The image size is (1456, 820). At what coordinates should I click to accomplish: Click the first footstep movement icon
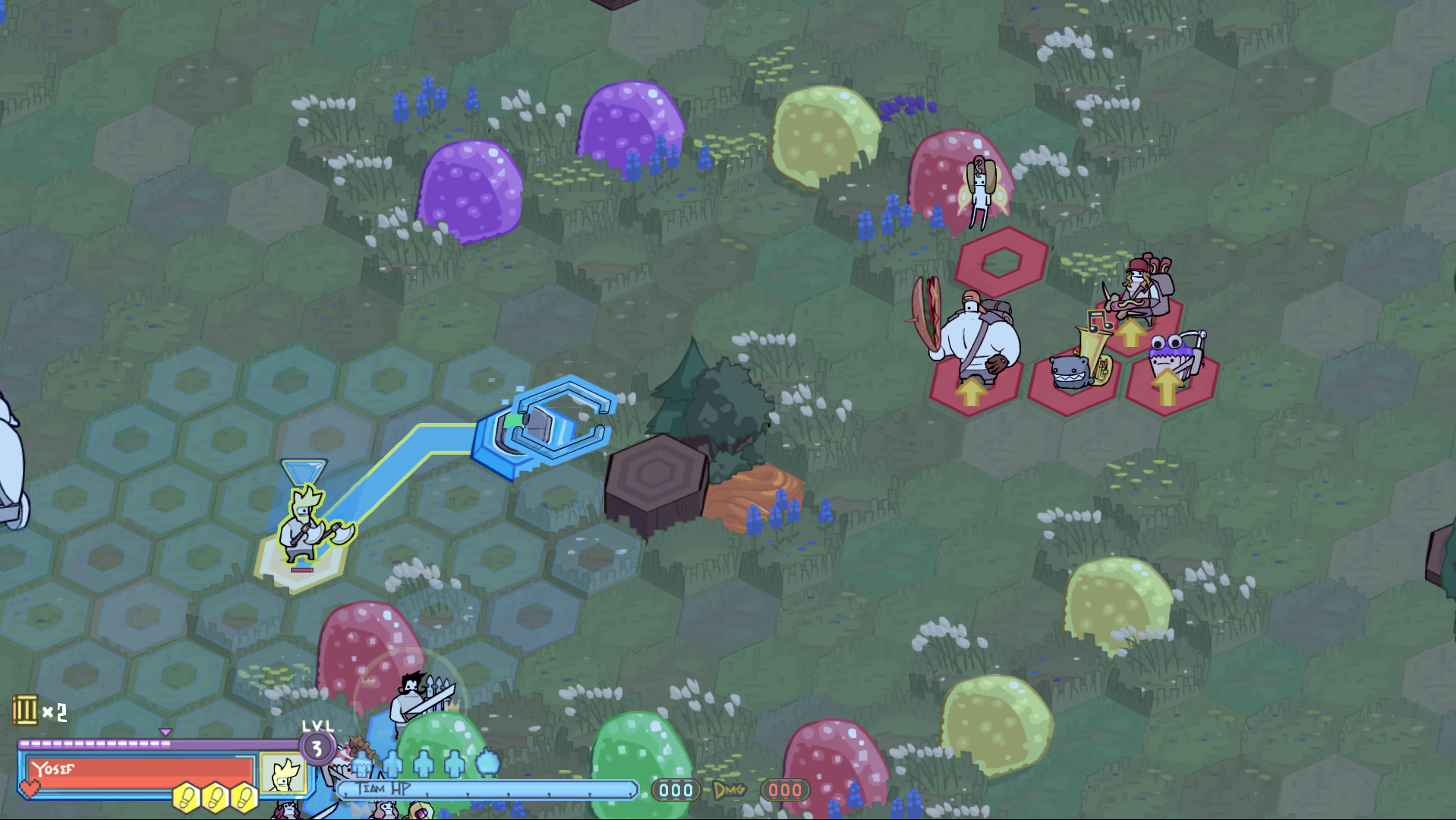[x=184, y=796]
